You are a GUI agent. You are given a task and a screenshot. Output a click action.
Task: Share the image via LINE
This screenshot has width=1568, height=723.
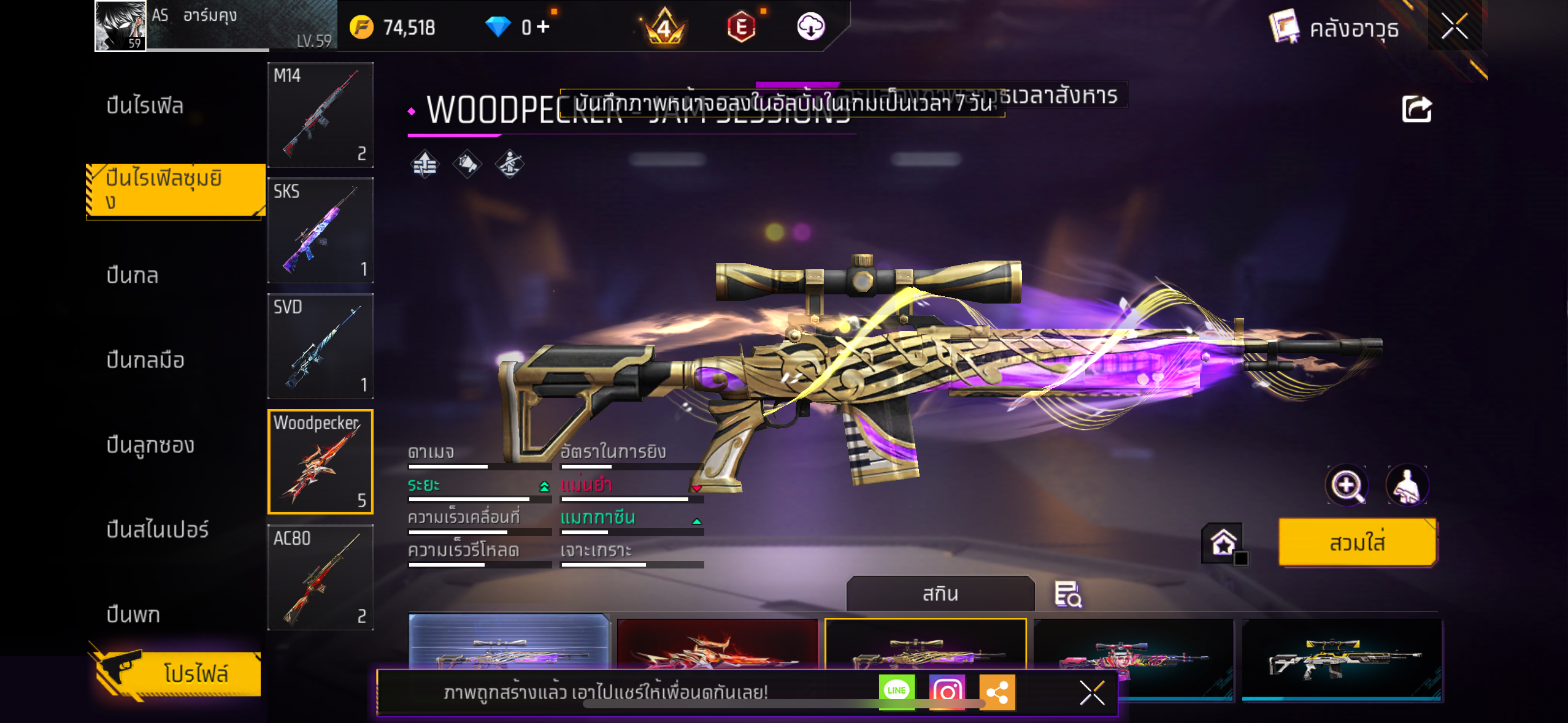coord(896,691)
